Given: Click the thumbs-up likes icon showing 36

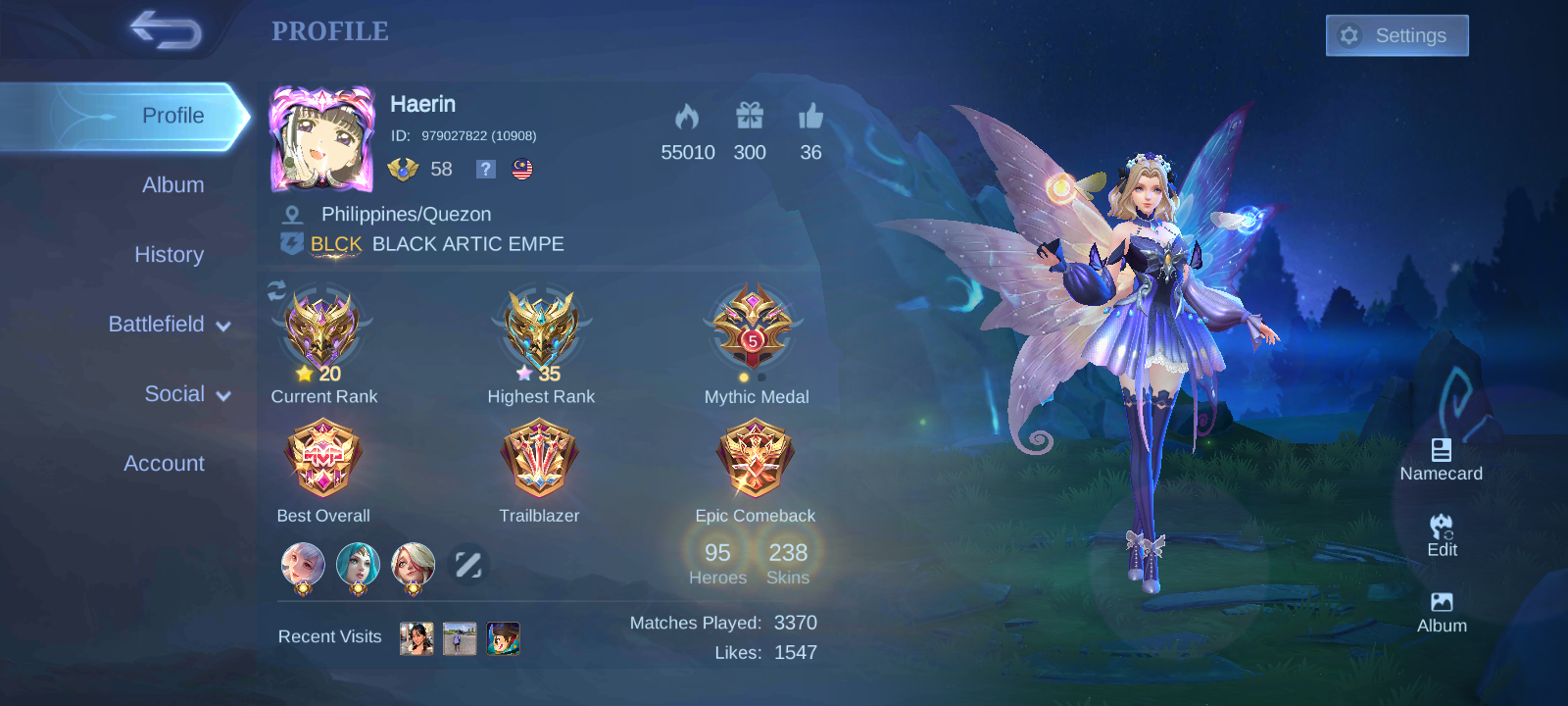Looking at the screenshot, I should 809,118.
